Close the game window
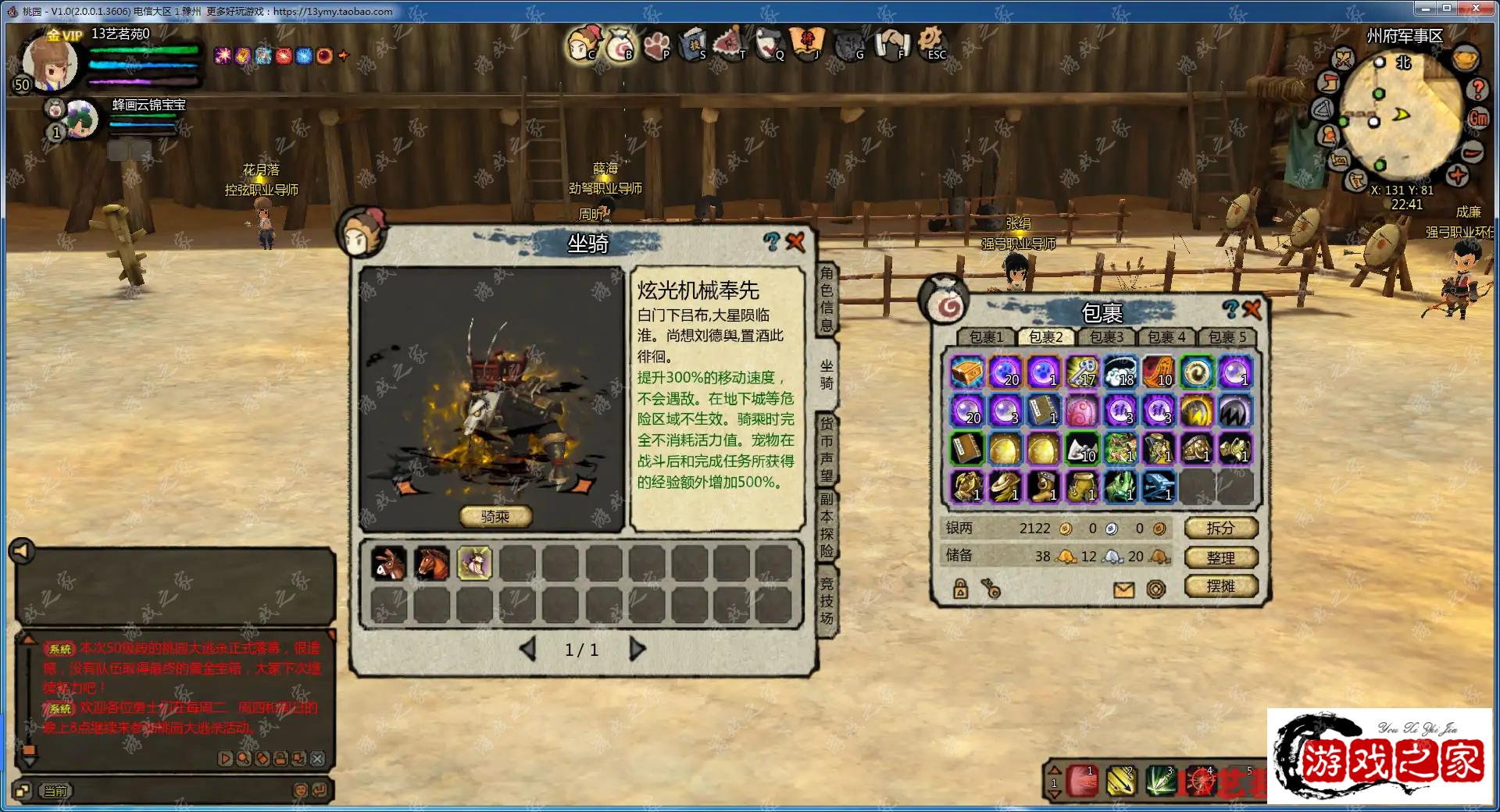Screen dimensions: 1500x812 point(1476,9)
